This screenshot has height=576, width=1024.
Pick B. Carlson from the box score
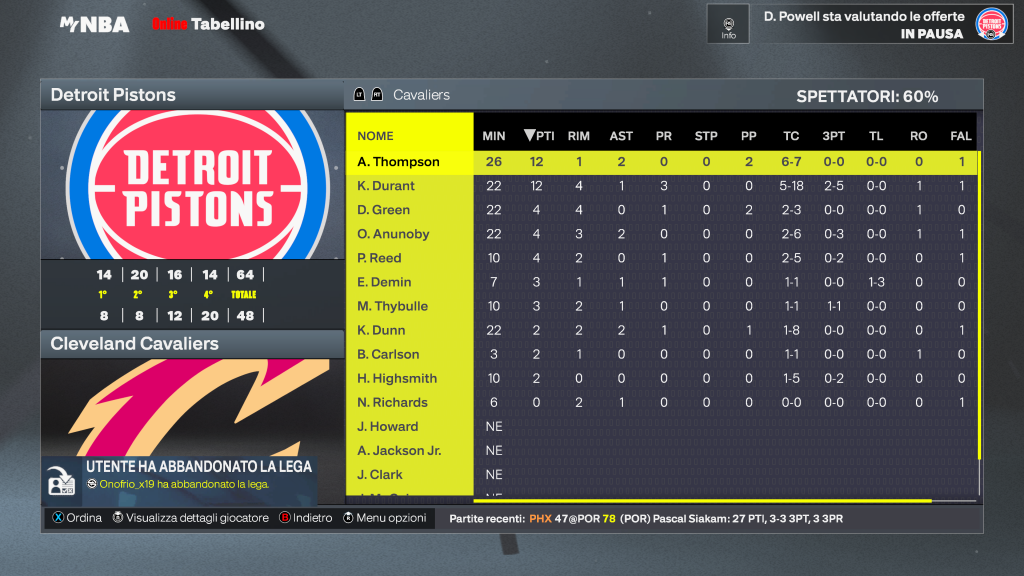click(x=388, y=354)
